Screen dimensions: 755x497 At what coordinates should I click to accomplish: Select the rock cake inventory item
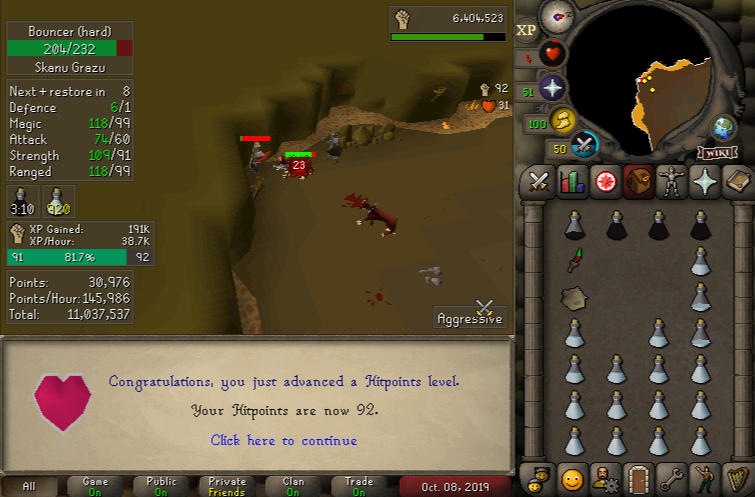coord(574,297)
